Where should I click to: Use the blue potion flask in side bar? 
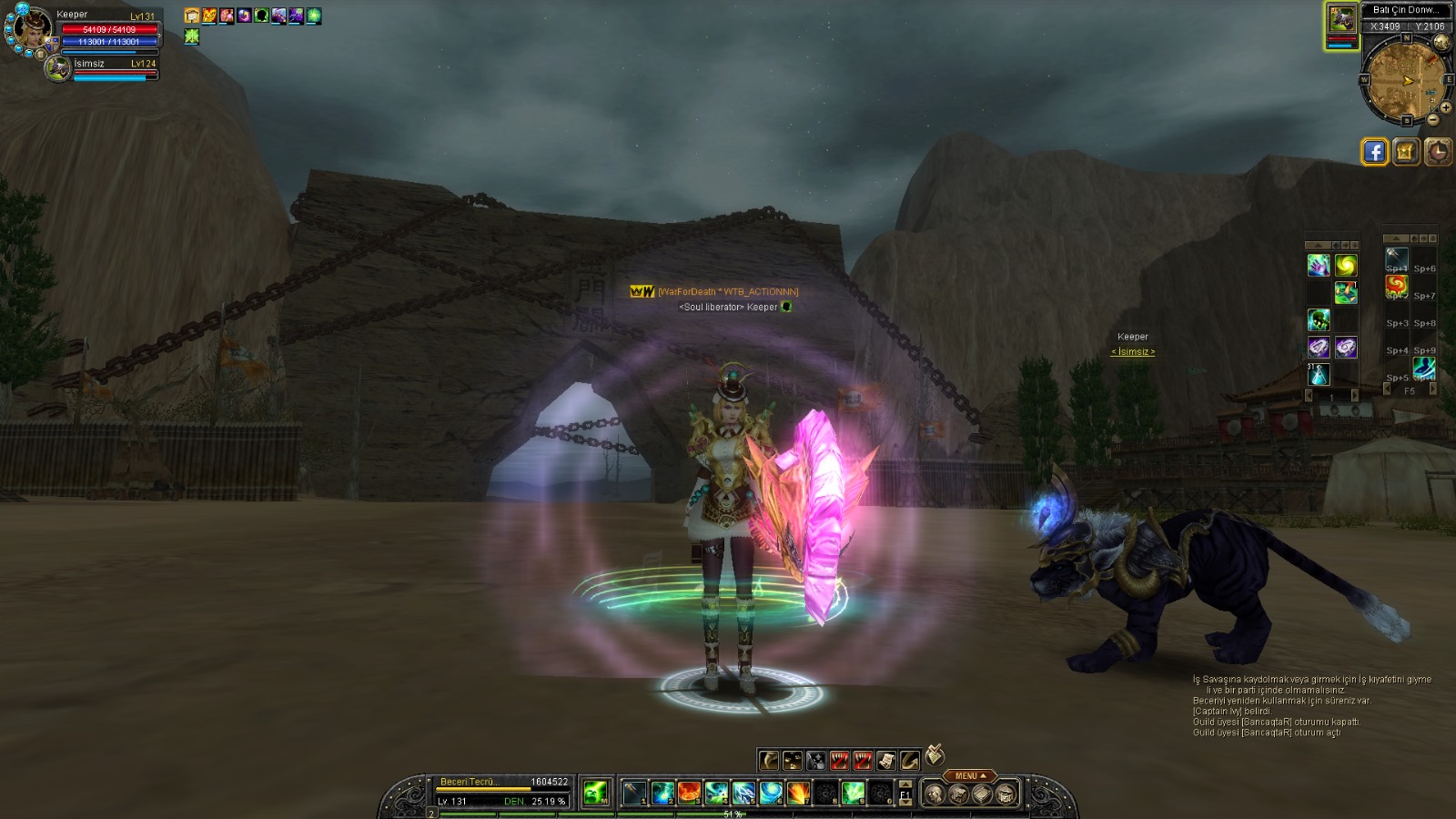pos(1319,374)
